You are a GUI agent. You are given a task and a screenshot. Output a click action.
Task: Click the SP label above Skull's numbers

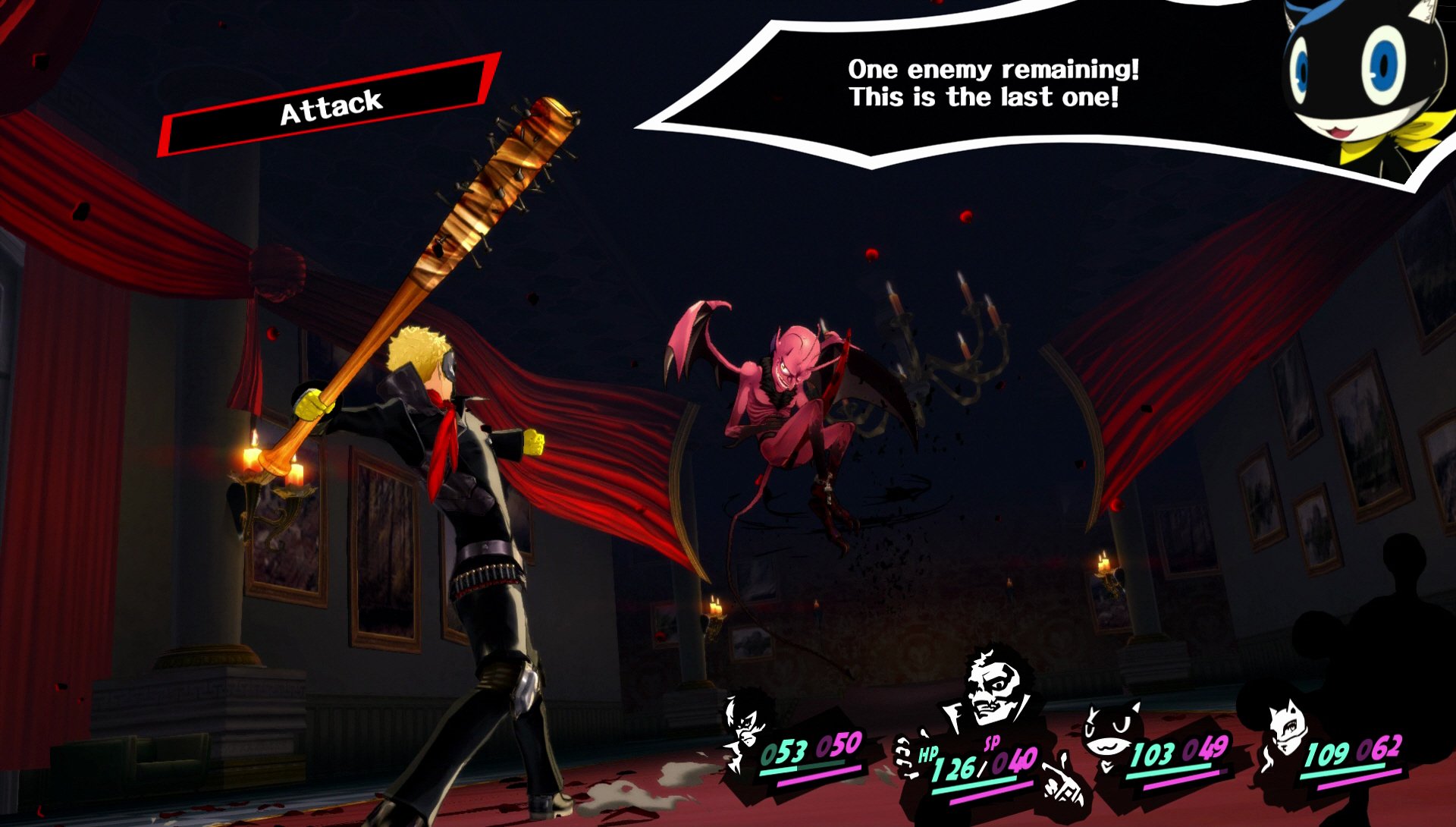pyautogui.click(x=990, y=743)
